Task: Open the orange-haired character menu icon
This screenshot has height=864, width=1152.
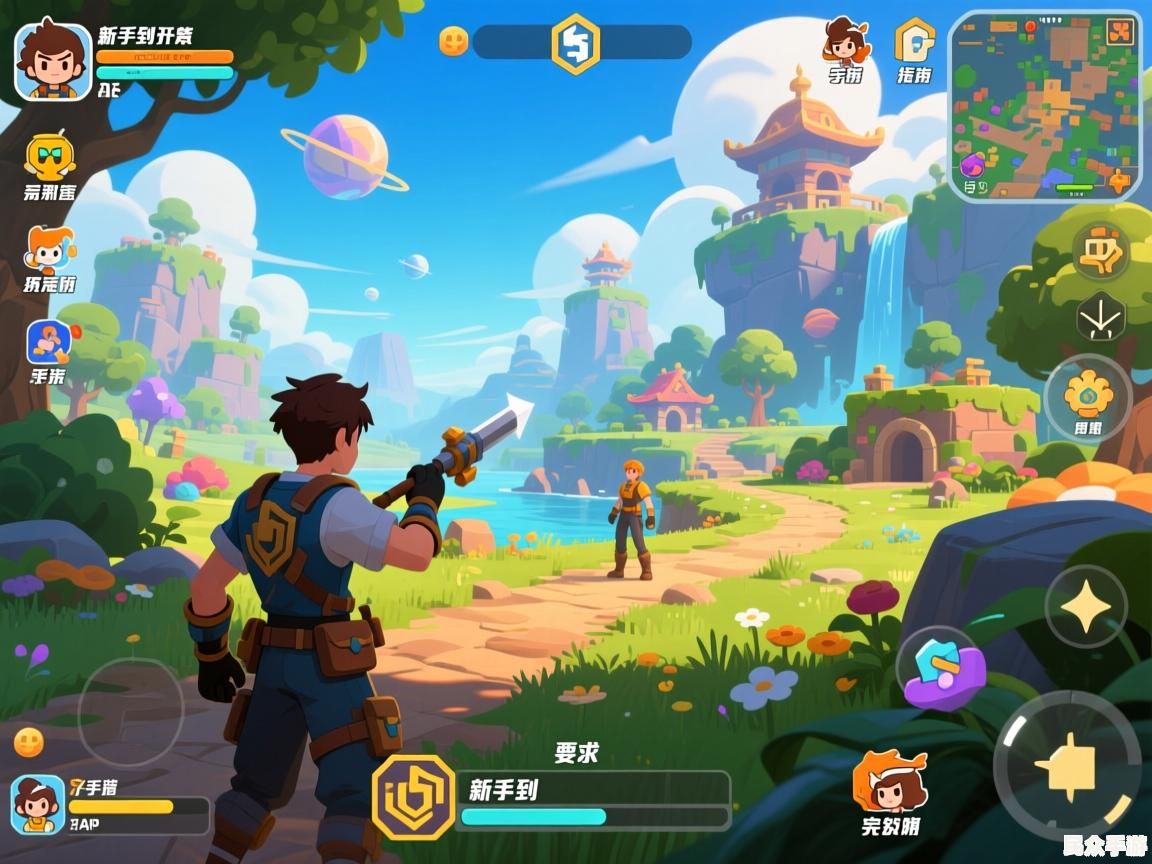Action: [x=48, y=250]
